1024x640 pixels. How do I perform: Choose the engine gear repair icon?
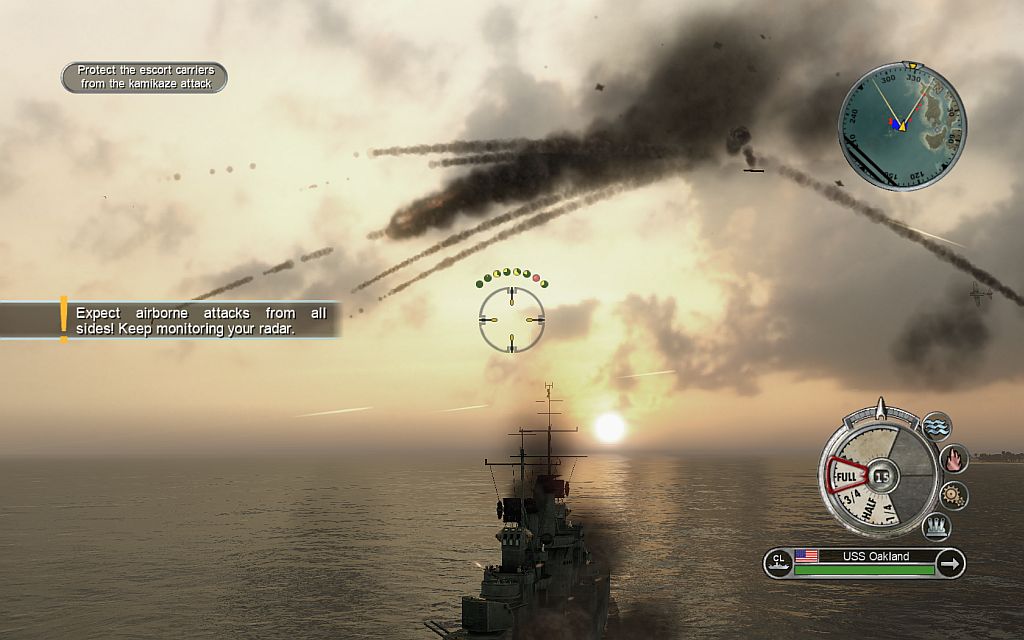click(953, 494)
